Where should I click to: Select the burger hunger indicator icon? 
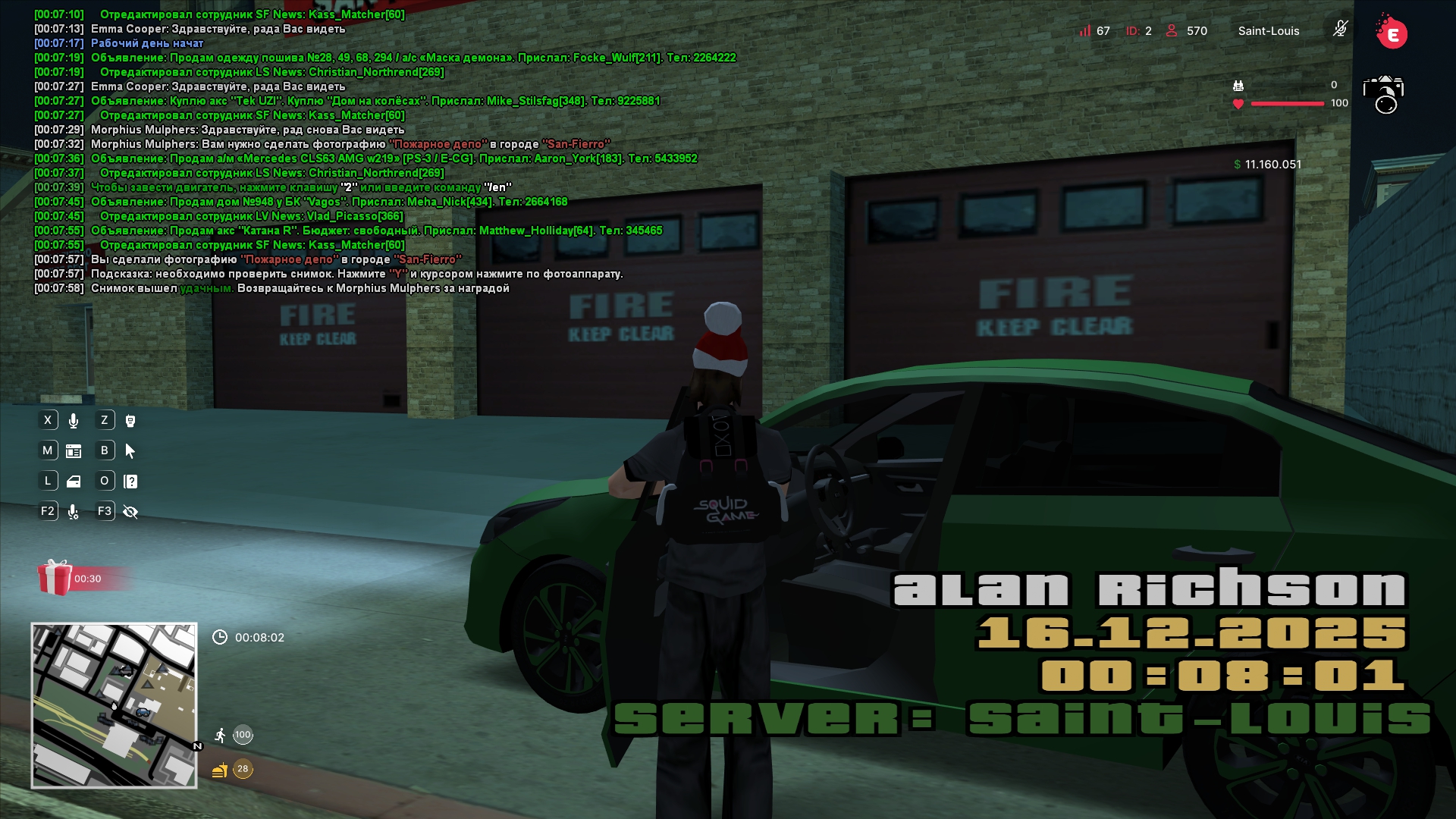220,770
